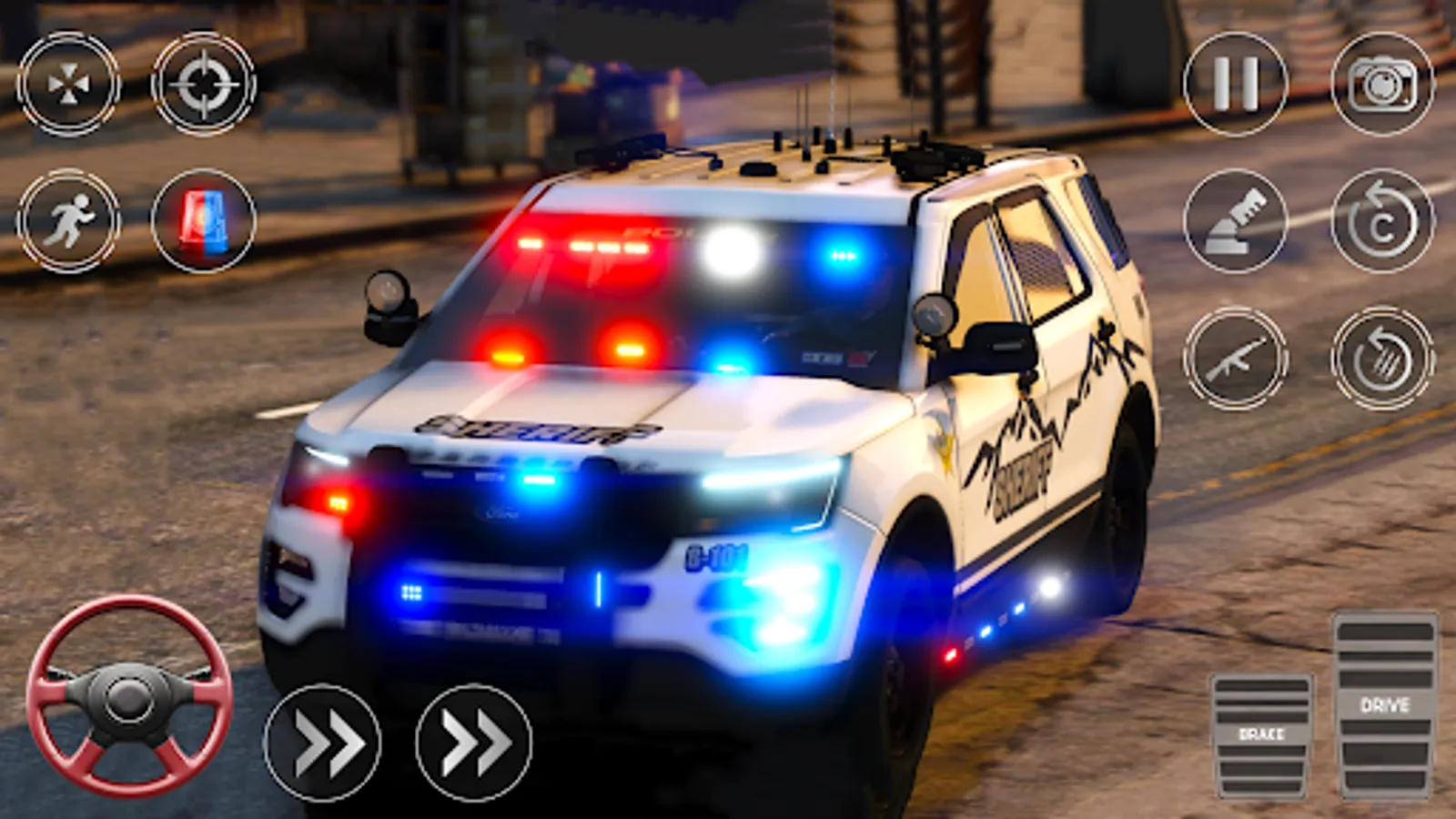Pause the game
This screenshot has width=1456, height=819.
1237,80
